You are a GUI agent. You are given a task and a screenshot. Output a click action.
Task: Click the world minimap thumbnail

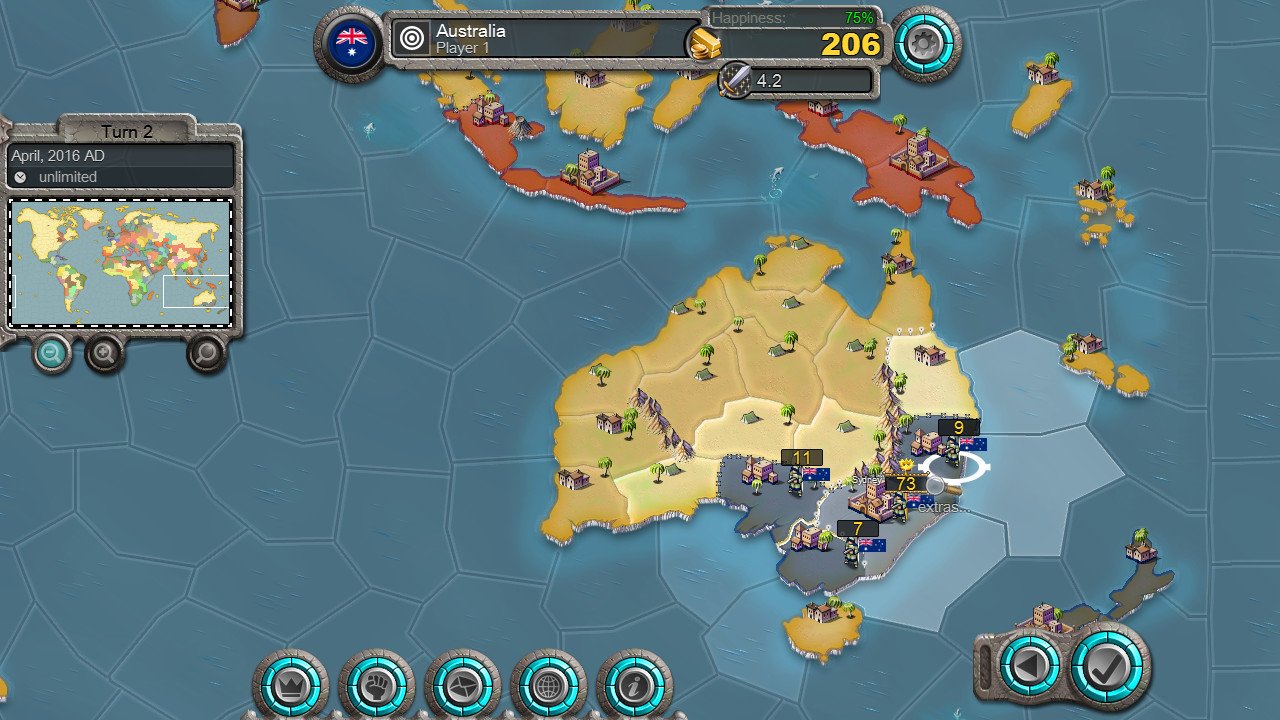(120, 261)
